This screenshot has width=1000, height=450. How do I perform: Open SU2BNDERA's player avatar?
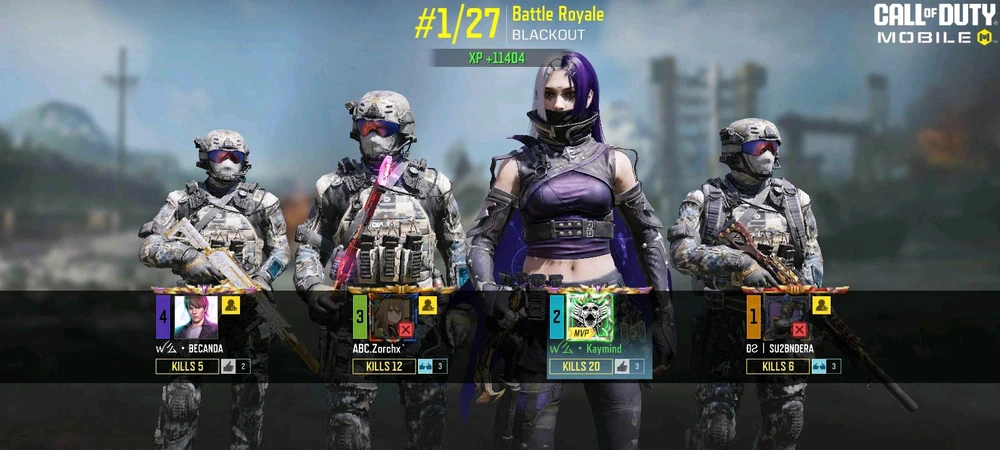tap(786, 318)
